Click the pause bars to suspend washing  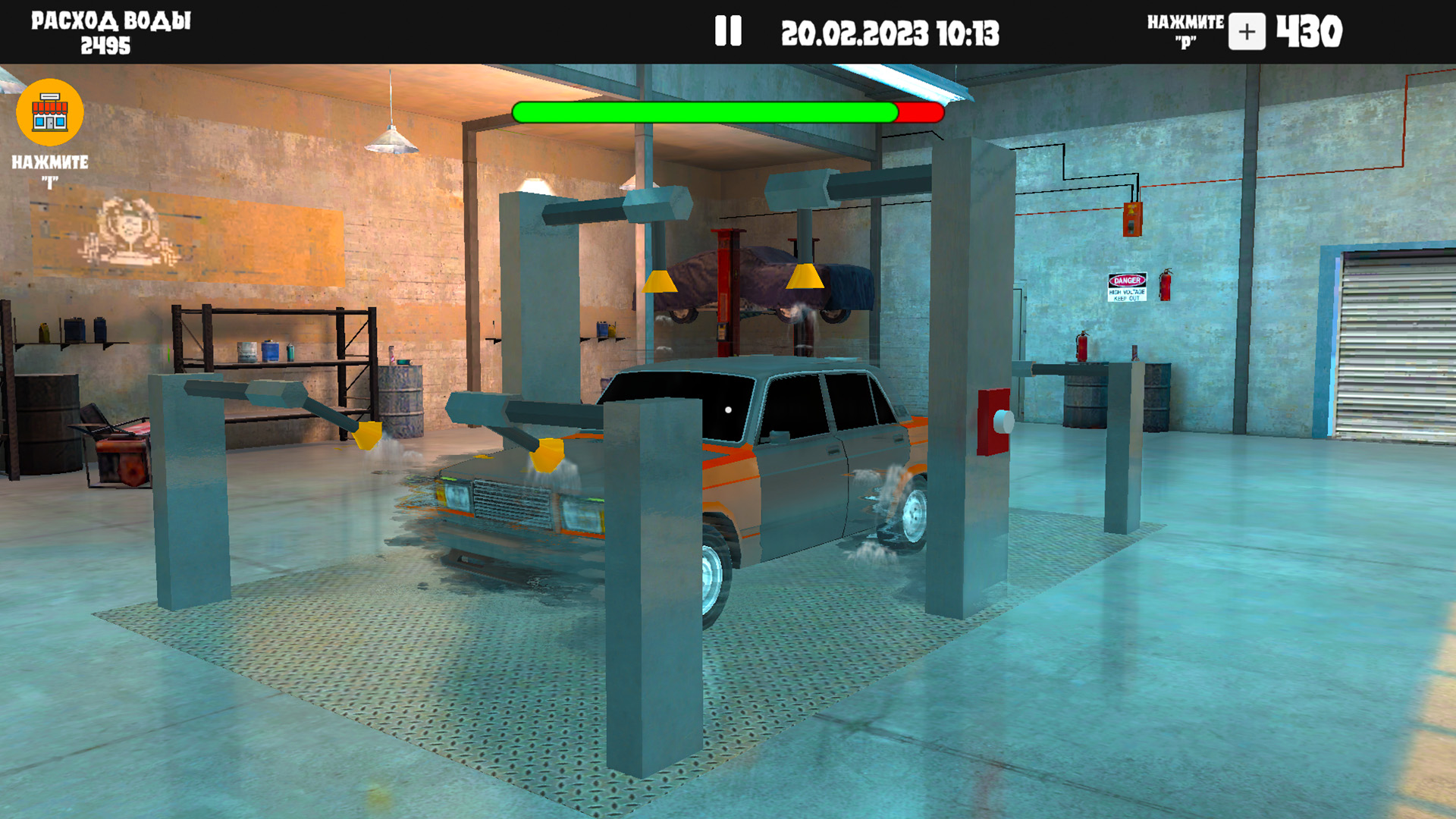(x=727, y=30)
